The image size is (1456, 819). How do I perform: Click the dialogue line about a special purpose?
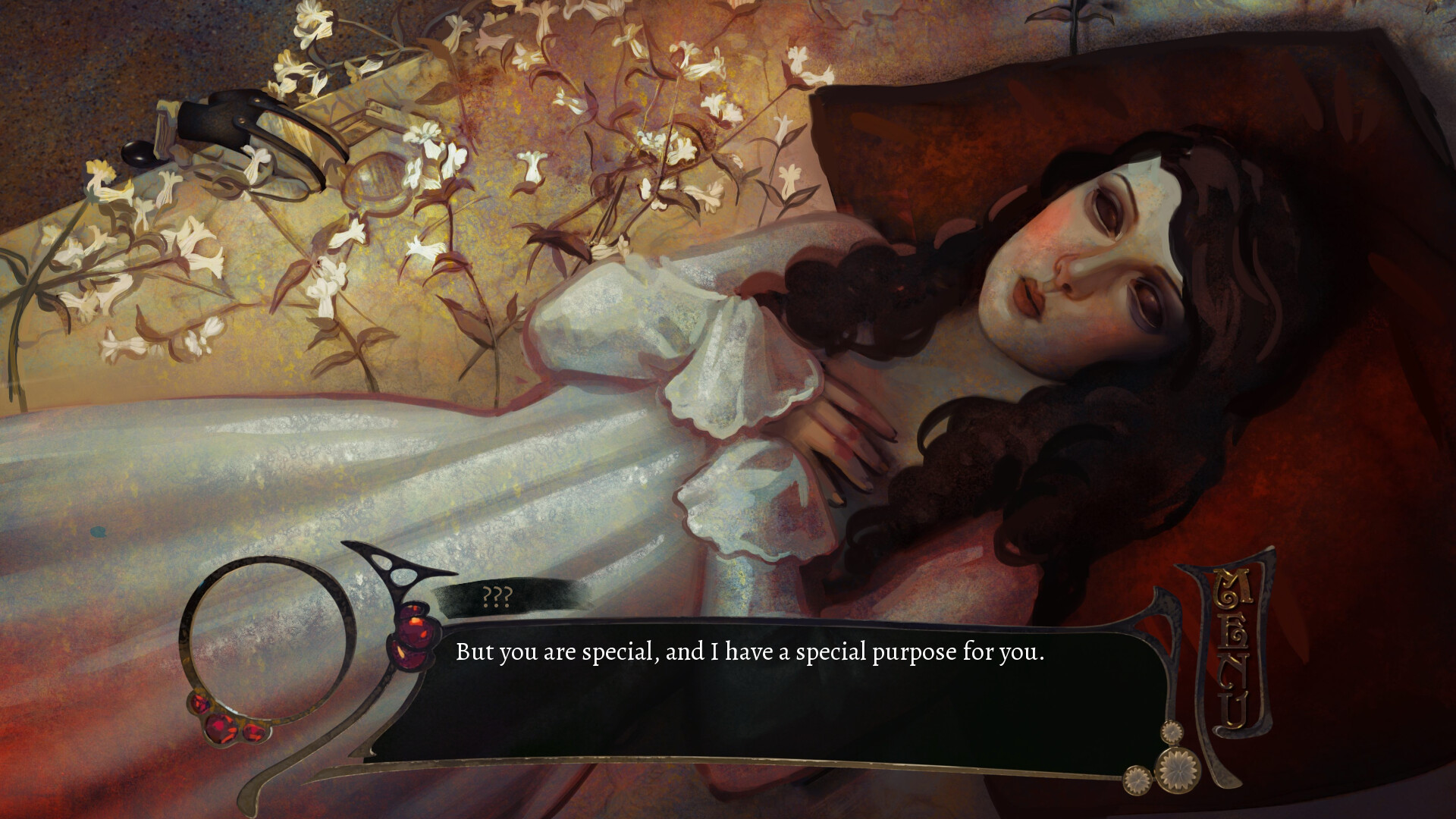tap(749, 651)
